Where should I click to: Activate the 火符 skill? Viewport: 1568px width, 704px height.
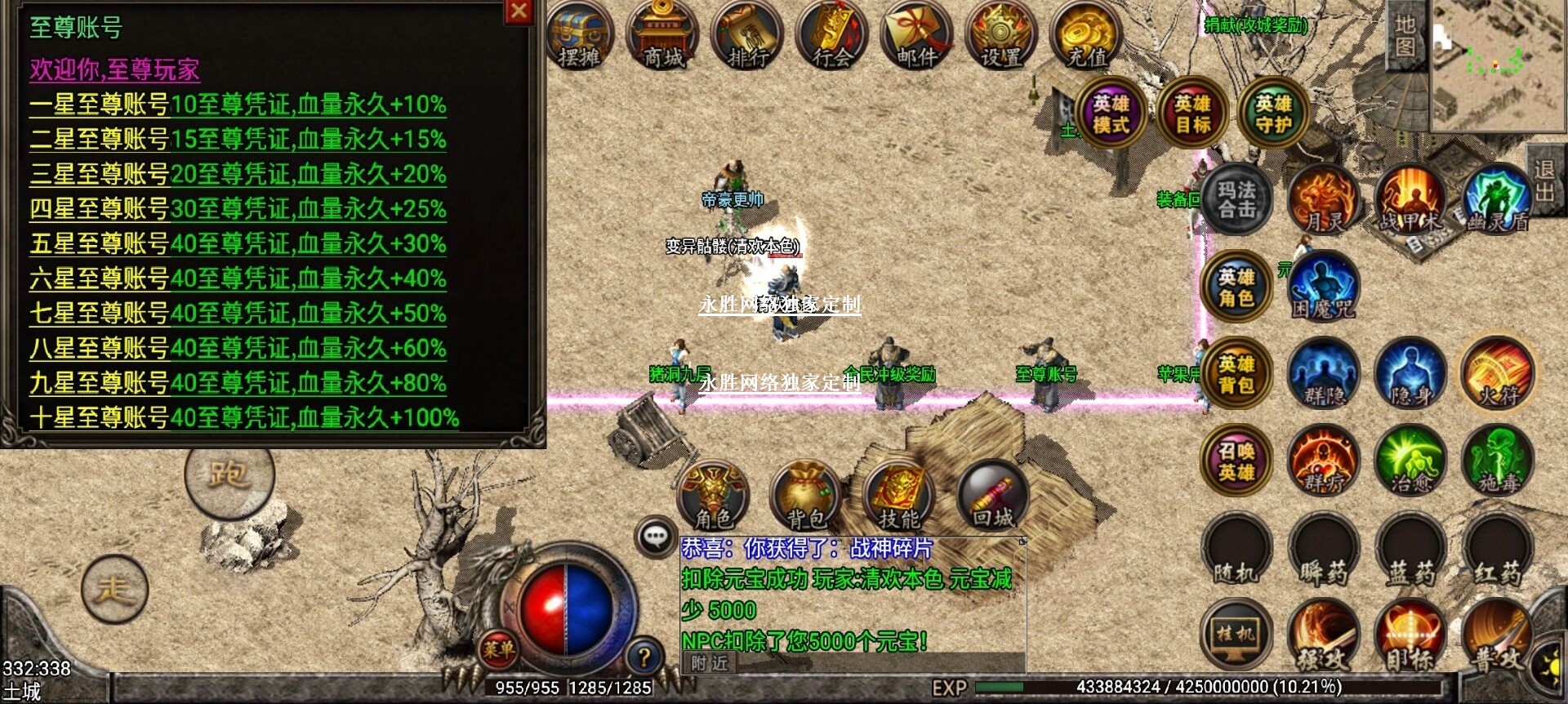coord(1498,373)
